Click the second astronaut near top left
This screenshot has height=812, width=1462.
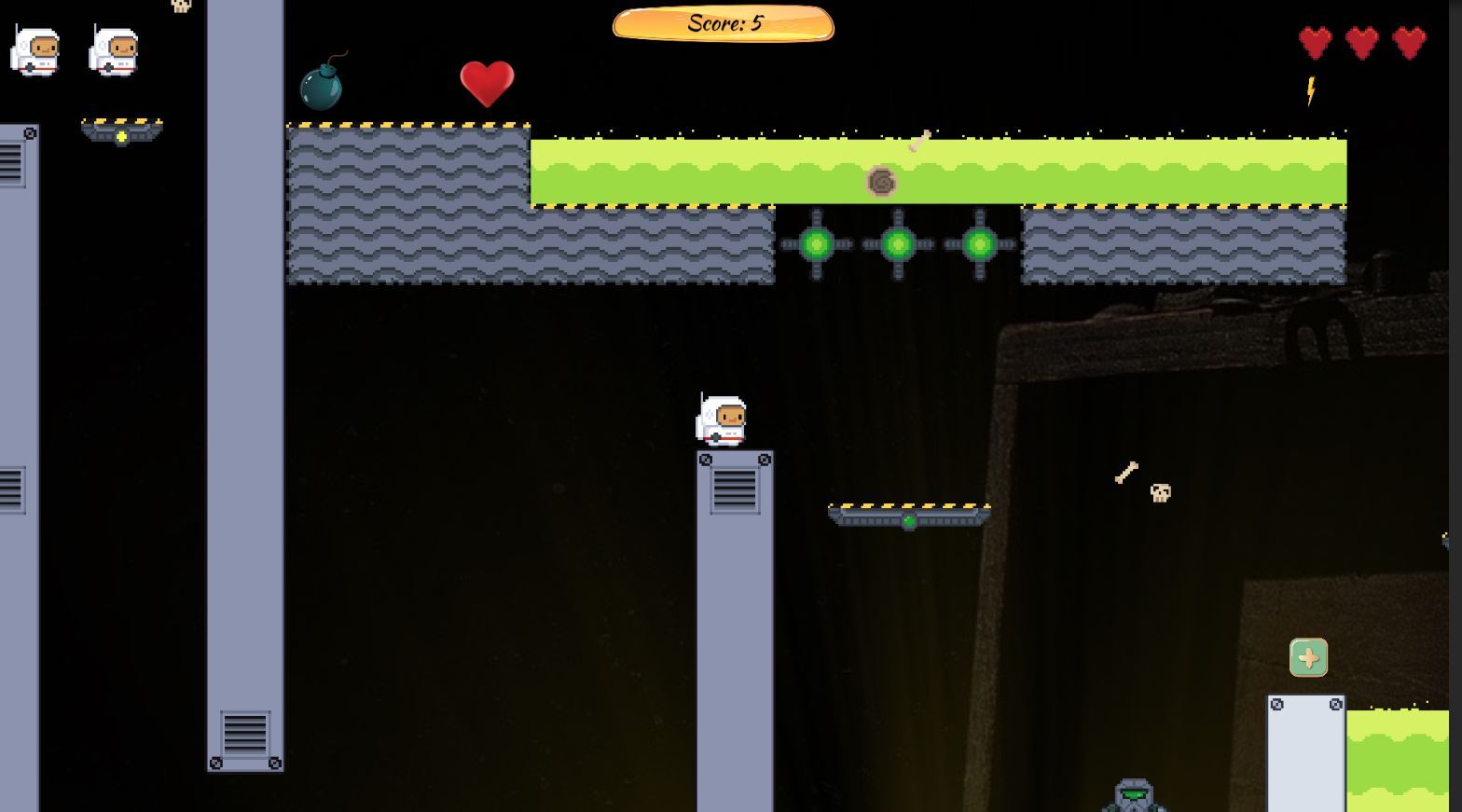(112, 51)
